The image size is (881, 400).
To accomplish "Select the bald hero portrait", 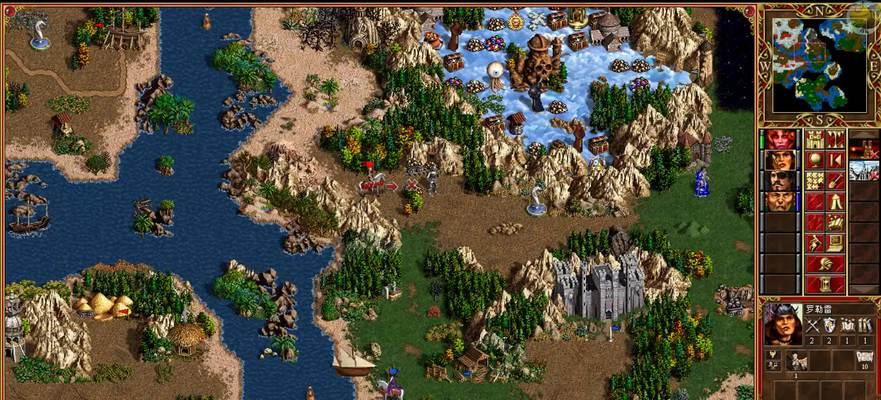I will coord(780,202).
